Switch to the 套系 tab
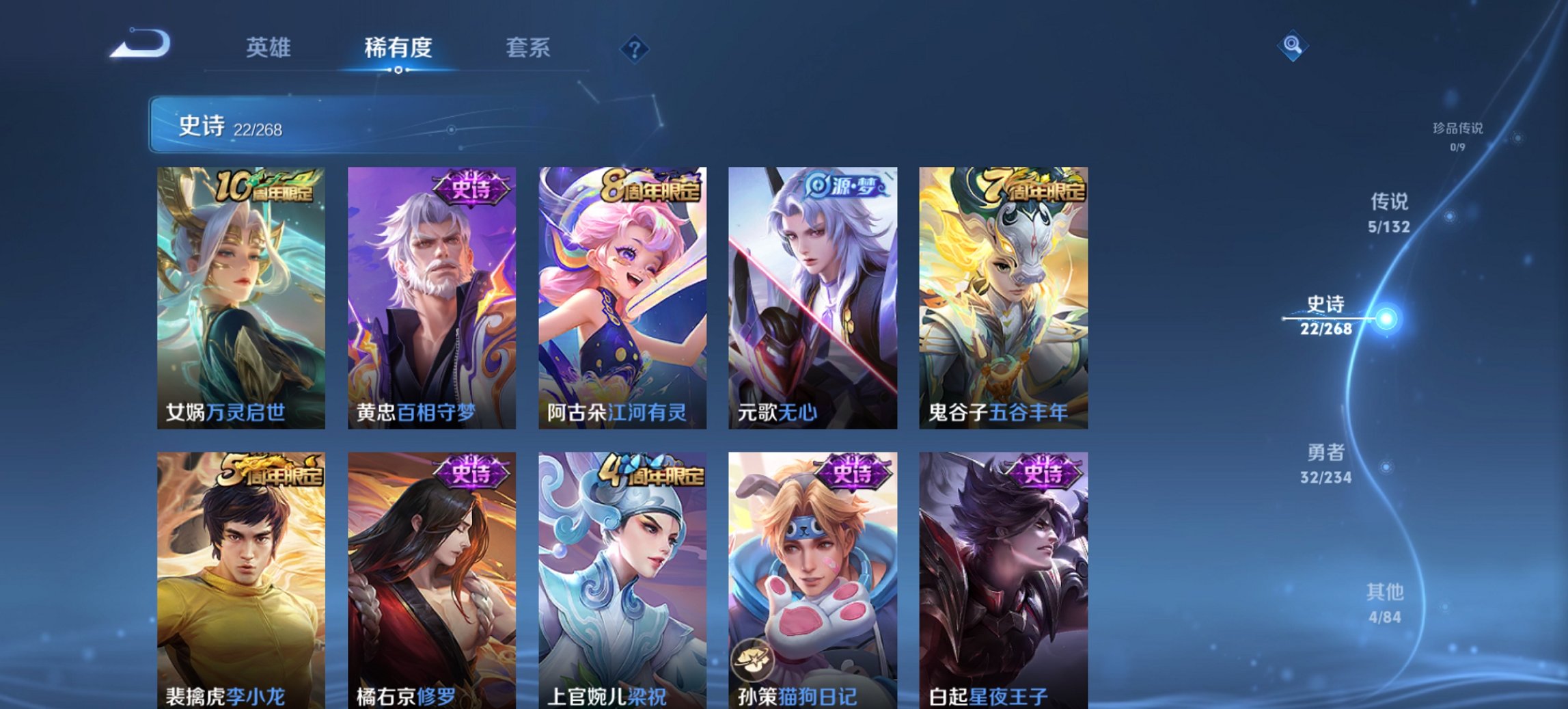The height and width of the screenshot is (709, 1568). (x=528, y=48)
